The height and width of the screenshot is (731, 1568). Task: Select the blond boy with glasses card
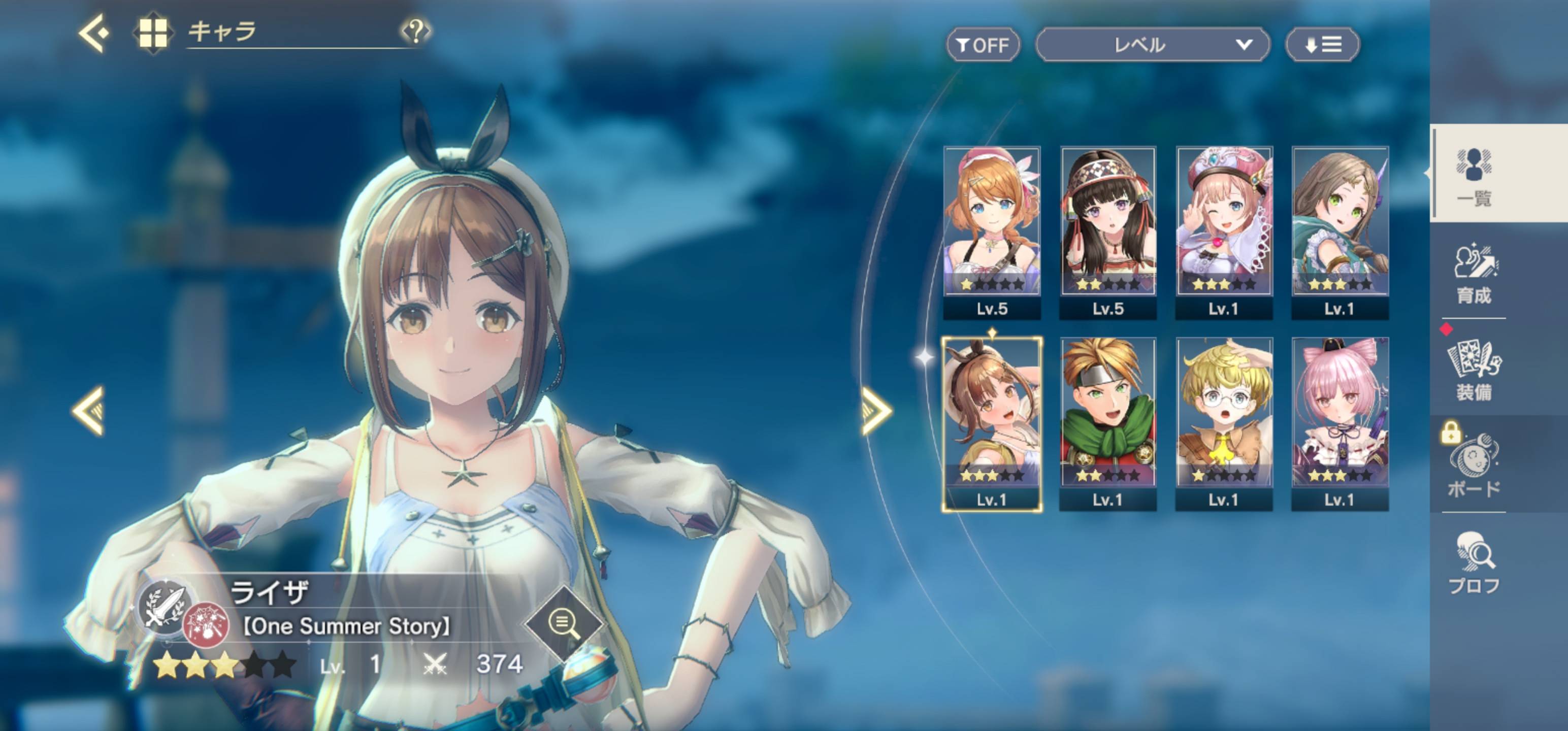tap(1224, 423)
